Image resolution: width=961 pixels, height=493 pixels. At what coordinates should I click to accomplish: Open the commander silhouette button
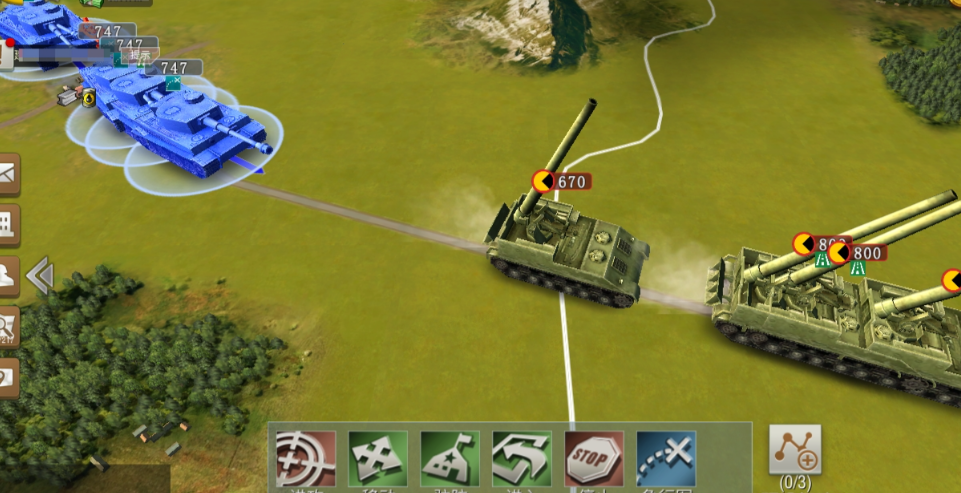(x=8, y=275)
